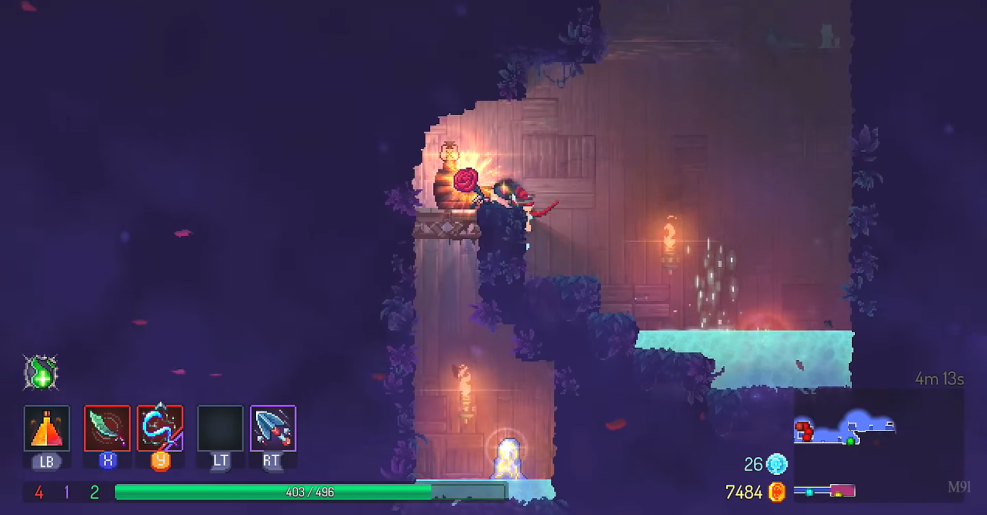987x515 pixels.
Task: Activate the throwing knives skill slot
Action: click(x=273, y=428)
